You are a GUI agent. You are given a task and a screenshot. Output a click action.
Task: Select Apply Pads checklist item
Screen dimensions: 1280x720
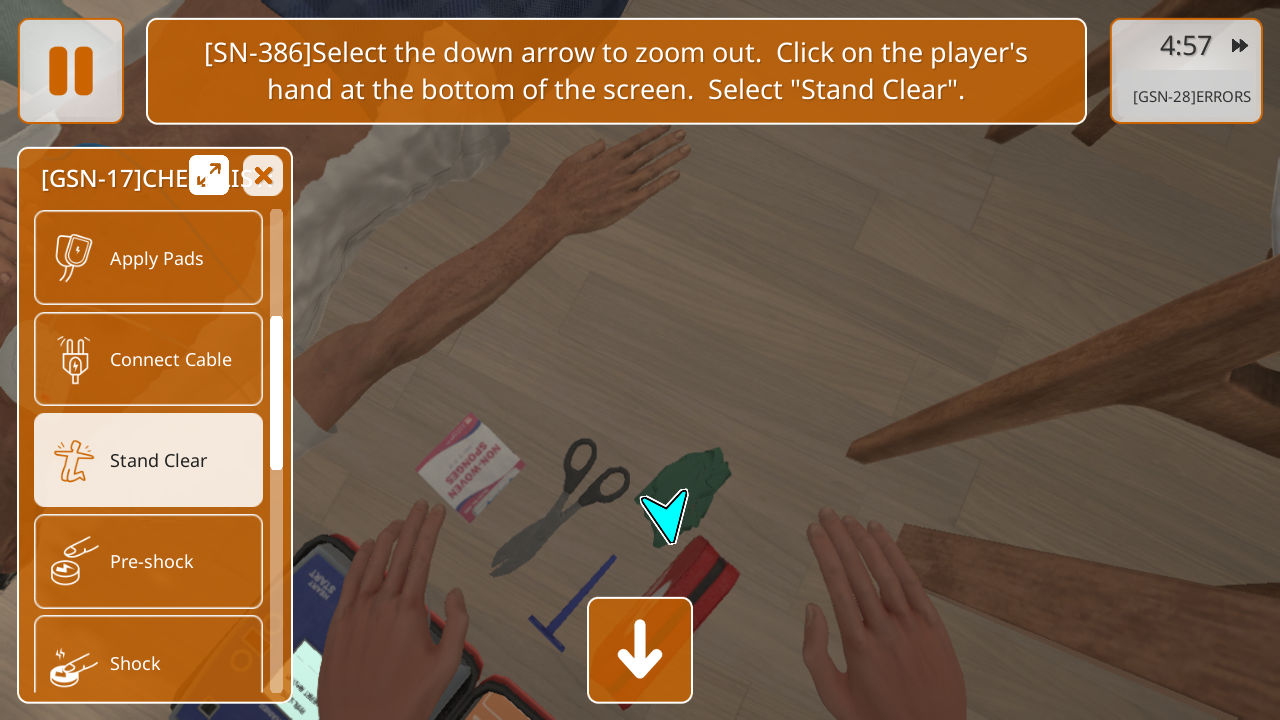[149, 258]
